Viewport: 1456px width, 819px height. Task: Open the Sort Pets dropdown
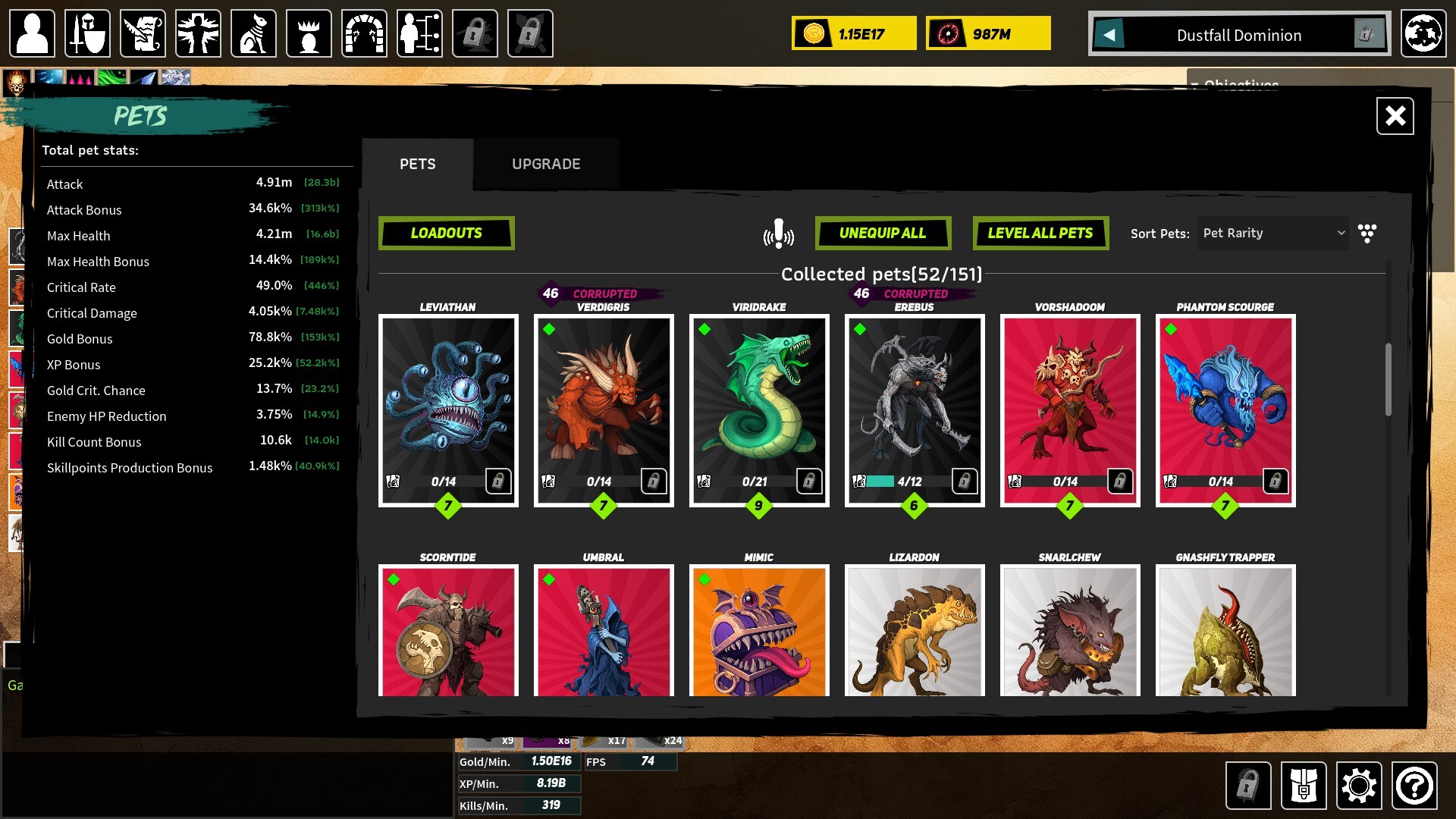[x=1273, y=233]
